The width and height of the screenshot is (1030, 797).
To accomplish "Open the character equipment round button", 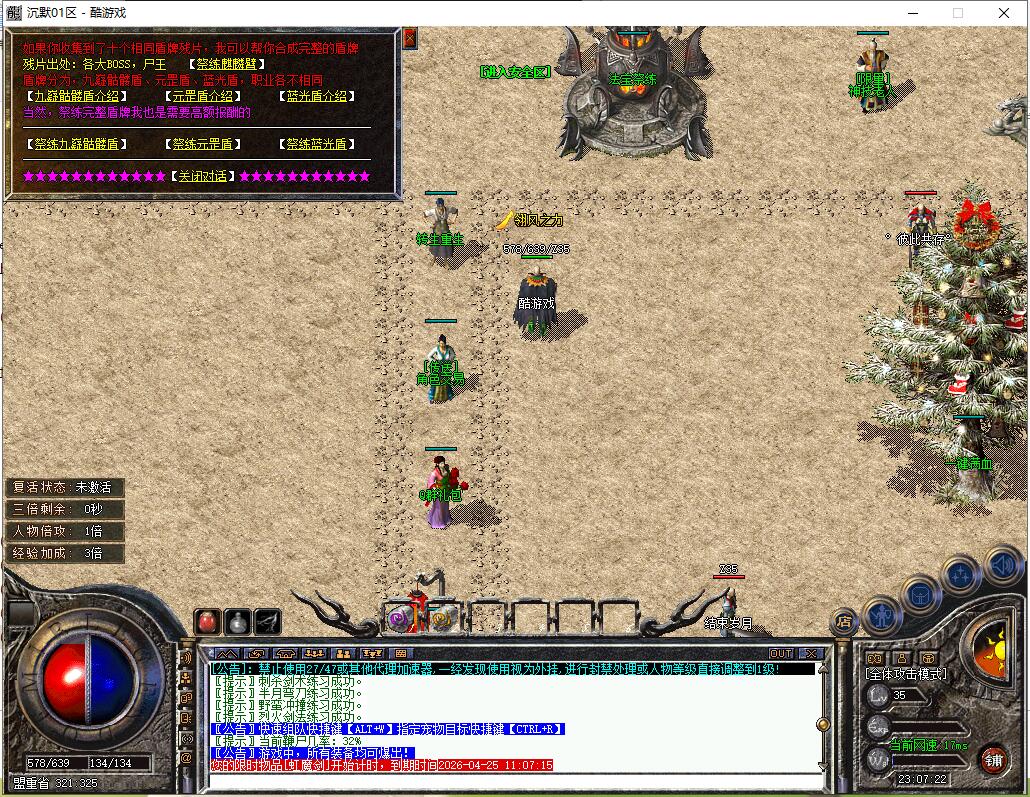I will pos(882,613).
